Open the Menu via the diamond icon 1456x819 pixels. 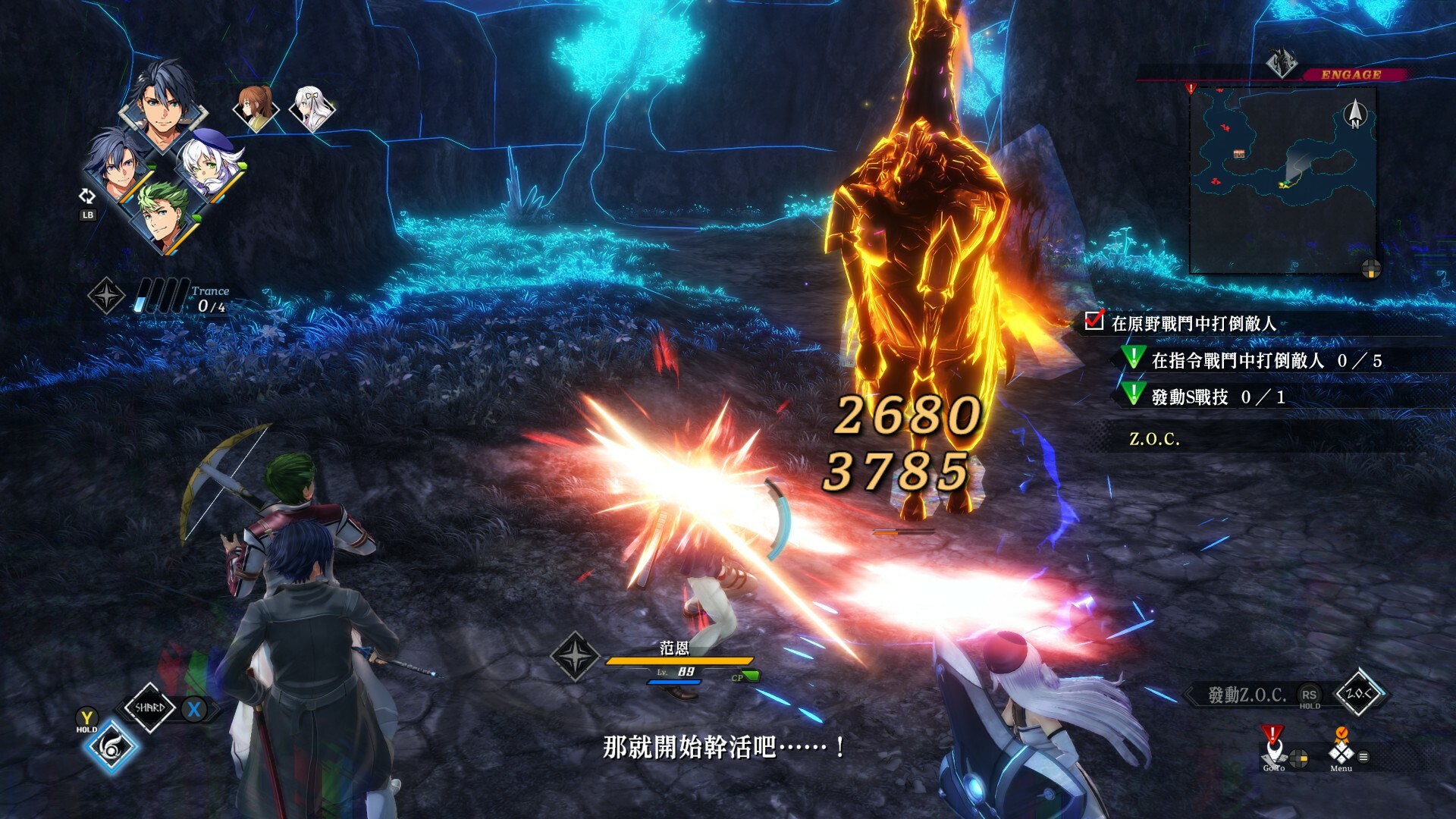[x=1341, y=756]
